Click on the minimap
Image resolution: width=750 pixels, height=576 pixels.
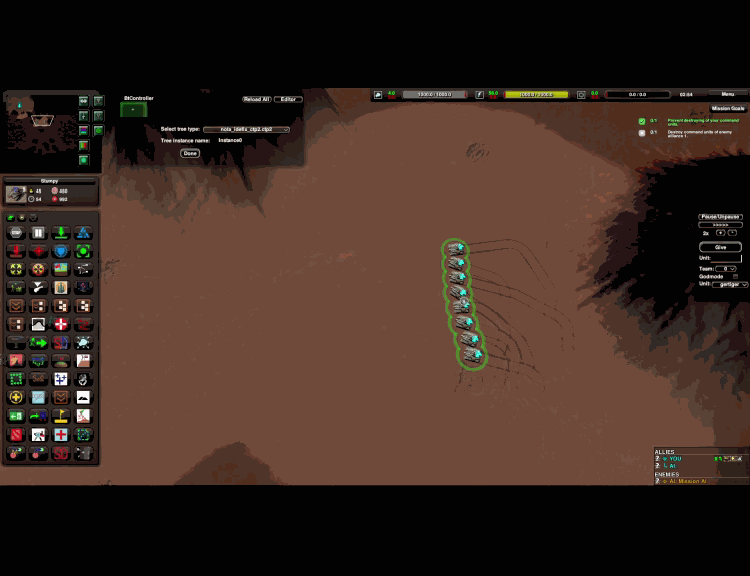point(40,125)
